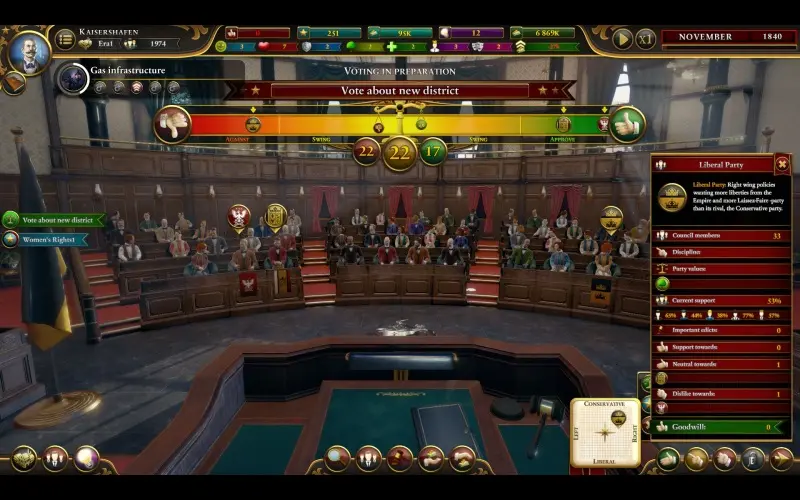Open the Gas infrastructure research
The width and height of the screenshot is (800, 500).
[73, 78]
